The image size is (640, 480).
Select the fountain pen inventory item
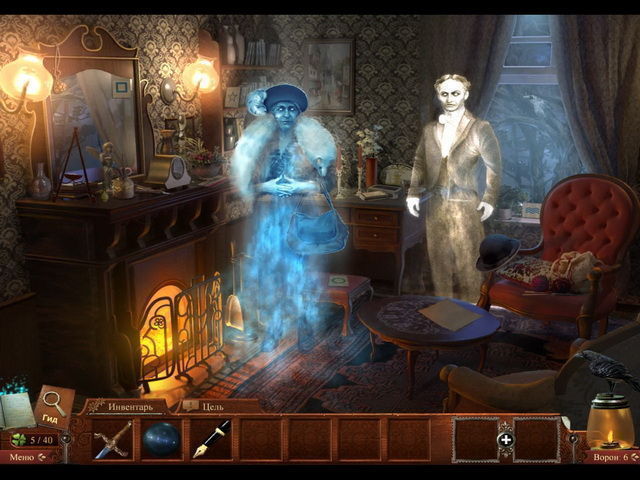coord(211,438)
